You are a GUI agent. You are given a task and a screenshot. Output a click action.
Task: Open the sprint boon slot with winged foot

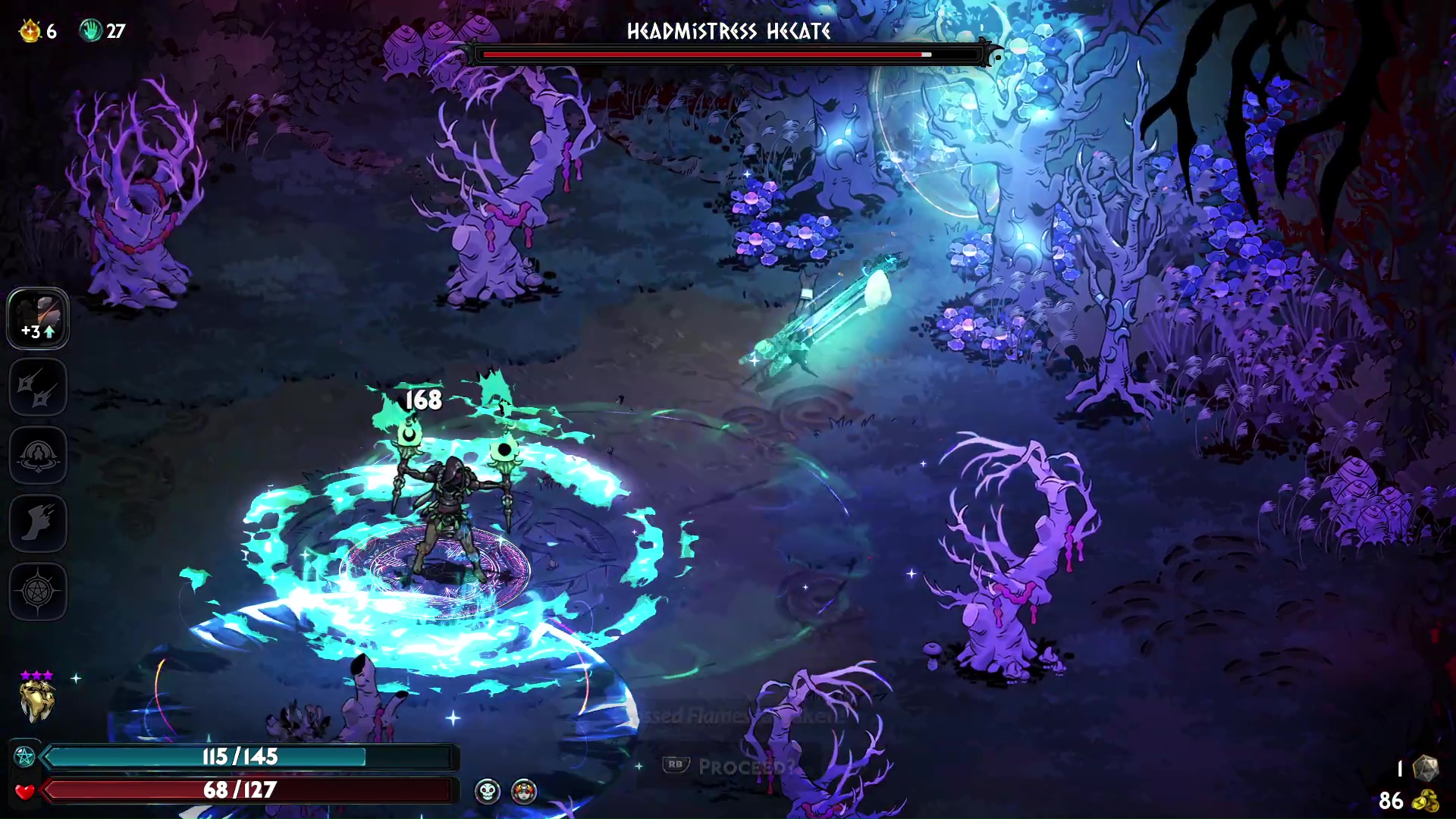click(x=38, y=524)
